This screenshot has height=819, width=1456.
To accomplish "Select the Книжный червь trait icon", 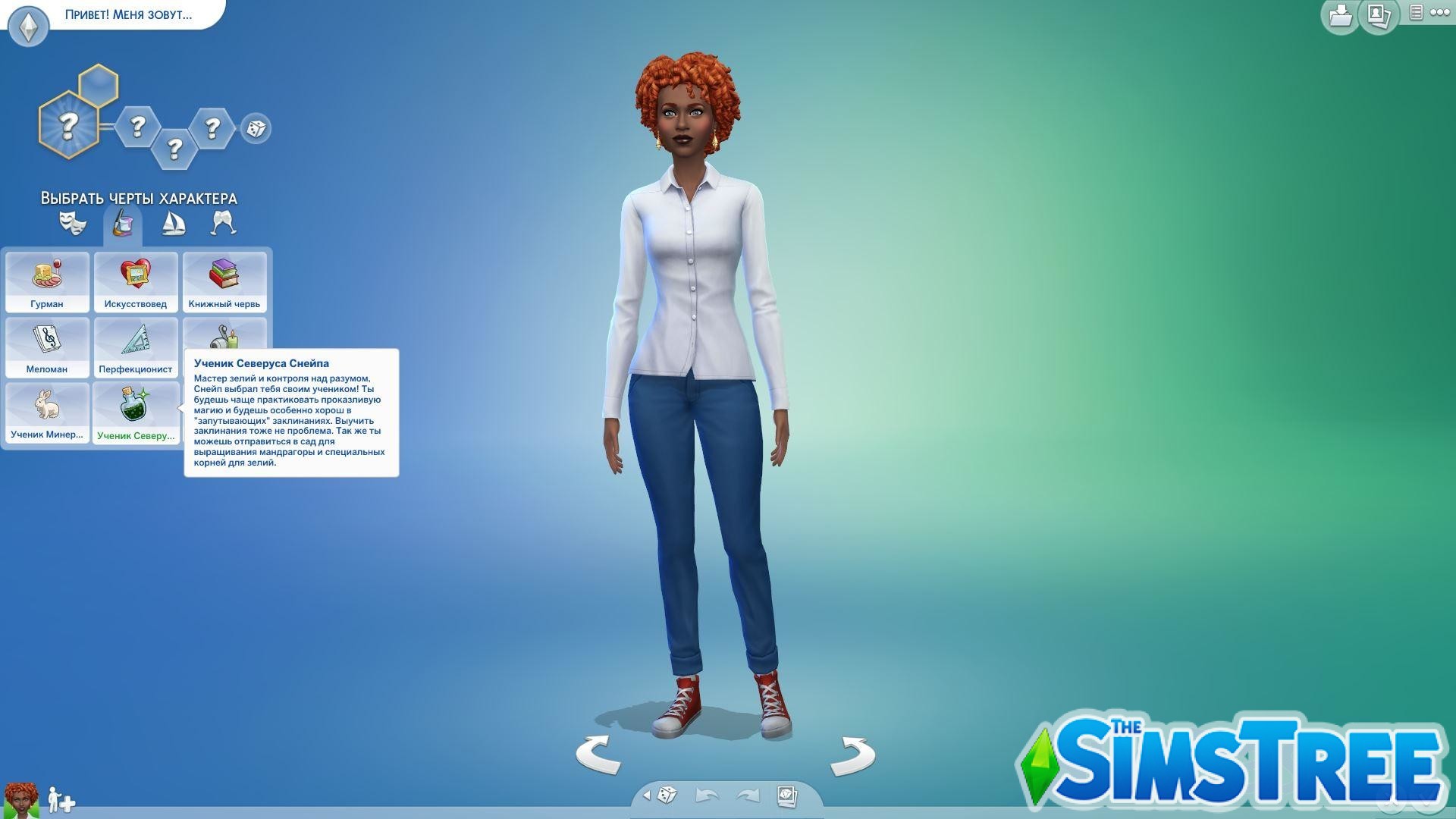I will point(224,281).
